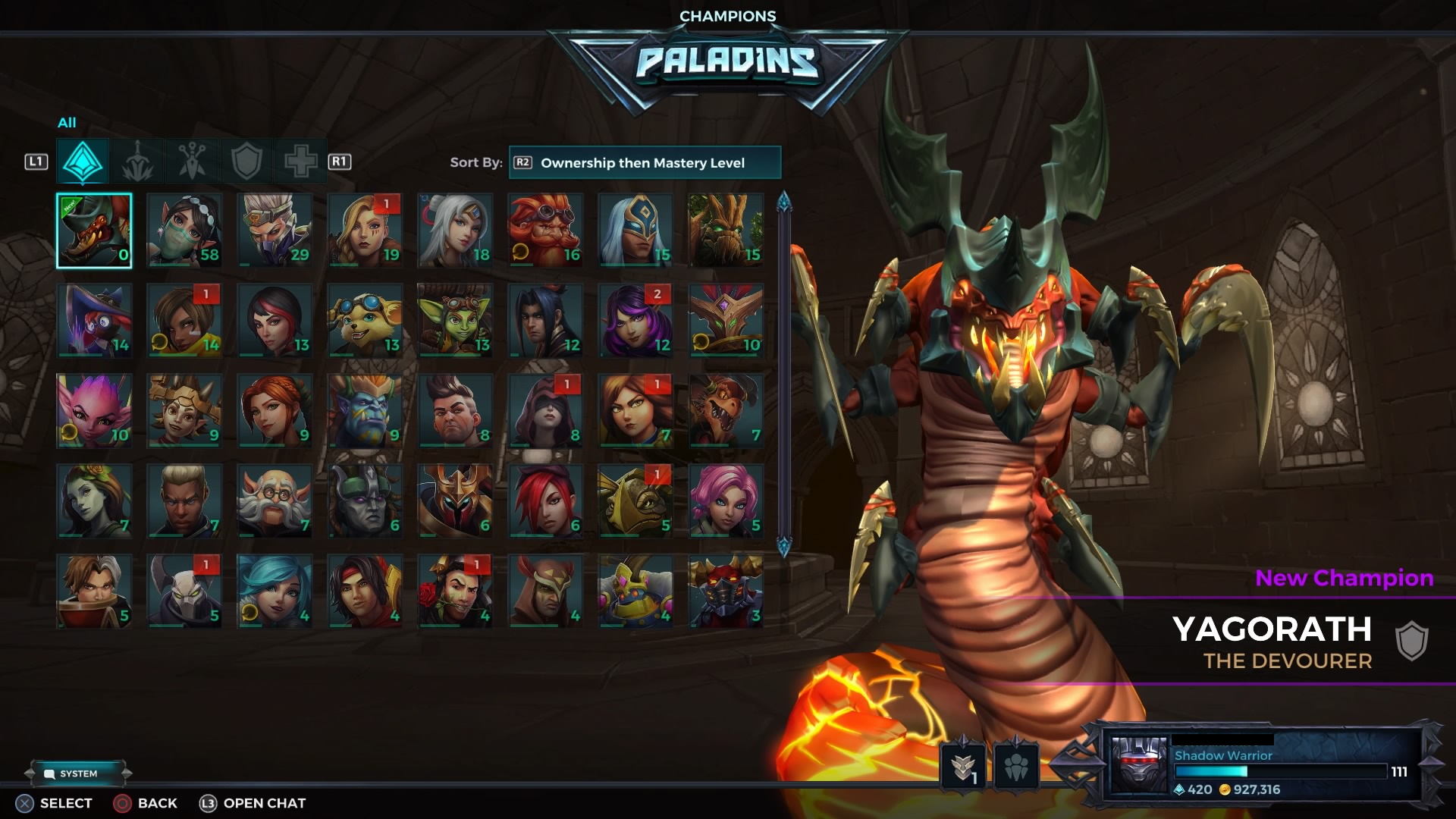This screenshot has width=1456, height=819.
Task: Select the new Yagorath champion portrait
Action: pyautogui.click(x=95, y=231)
